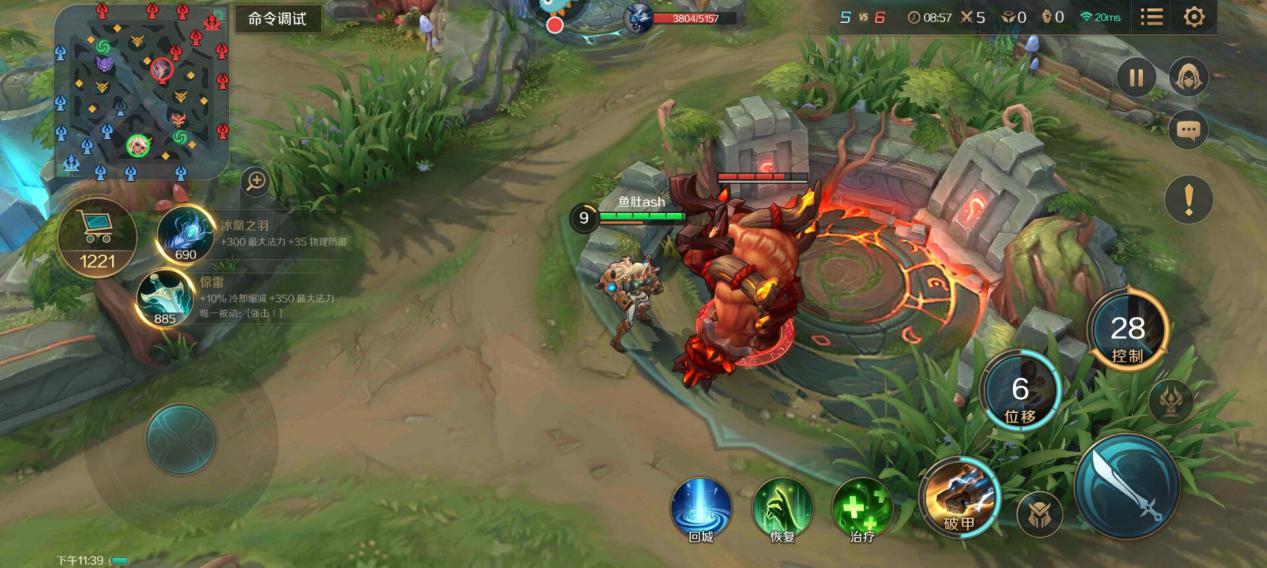1267x568 pixels.
Task: Pause the match
Action: pos(1136,76)
